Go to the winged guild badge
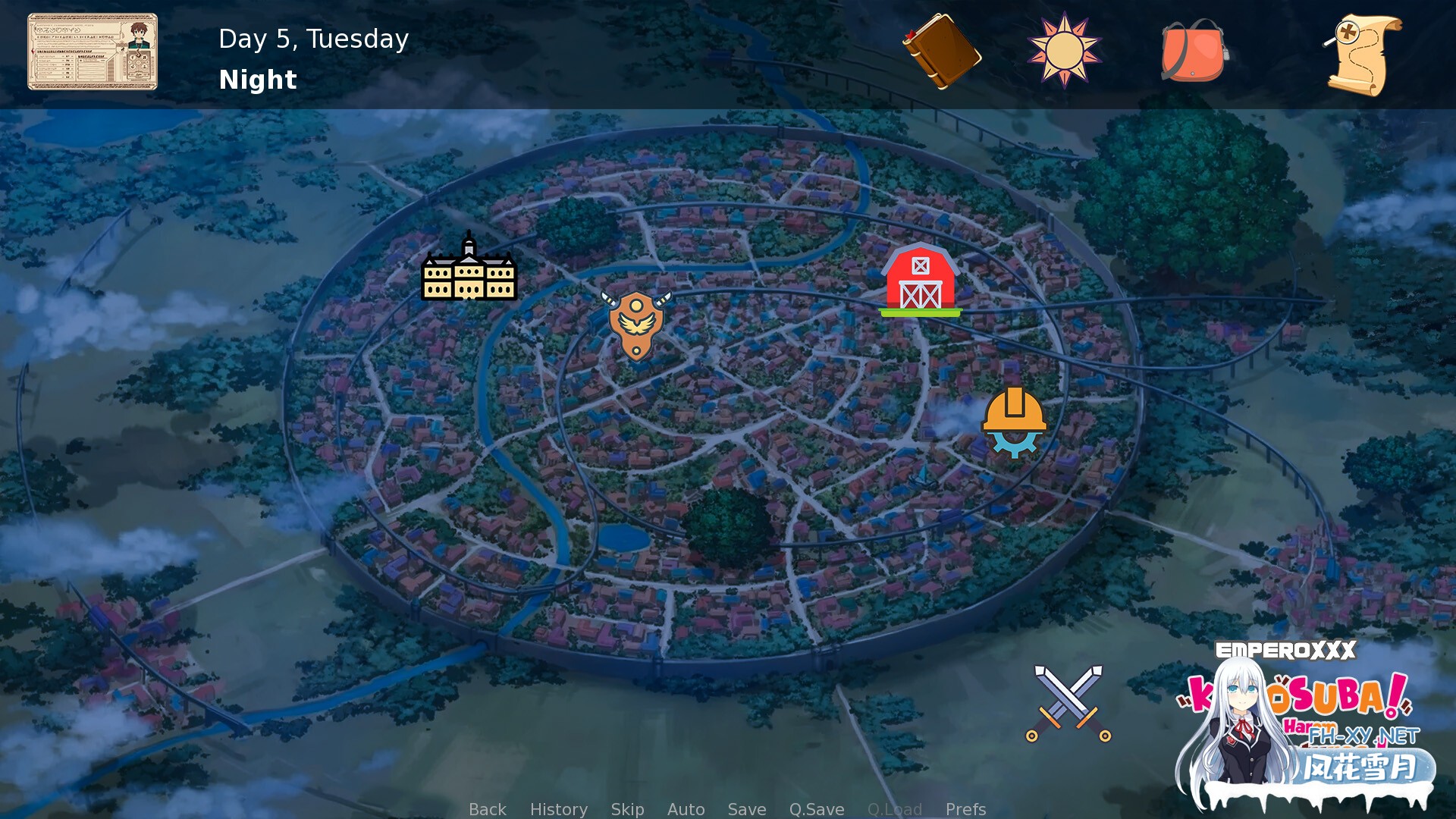The image size is (1456, 819). 636,324
